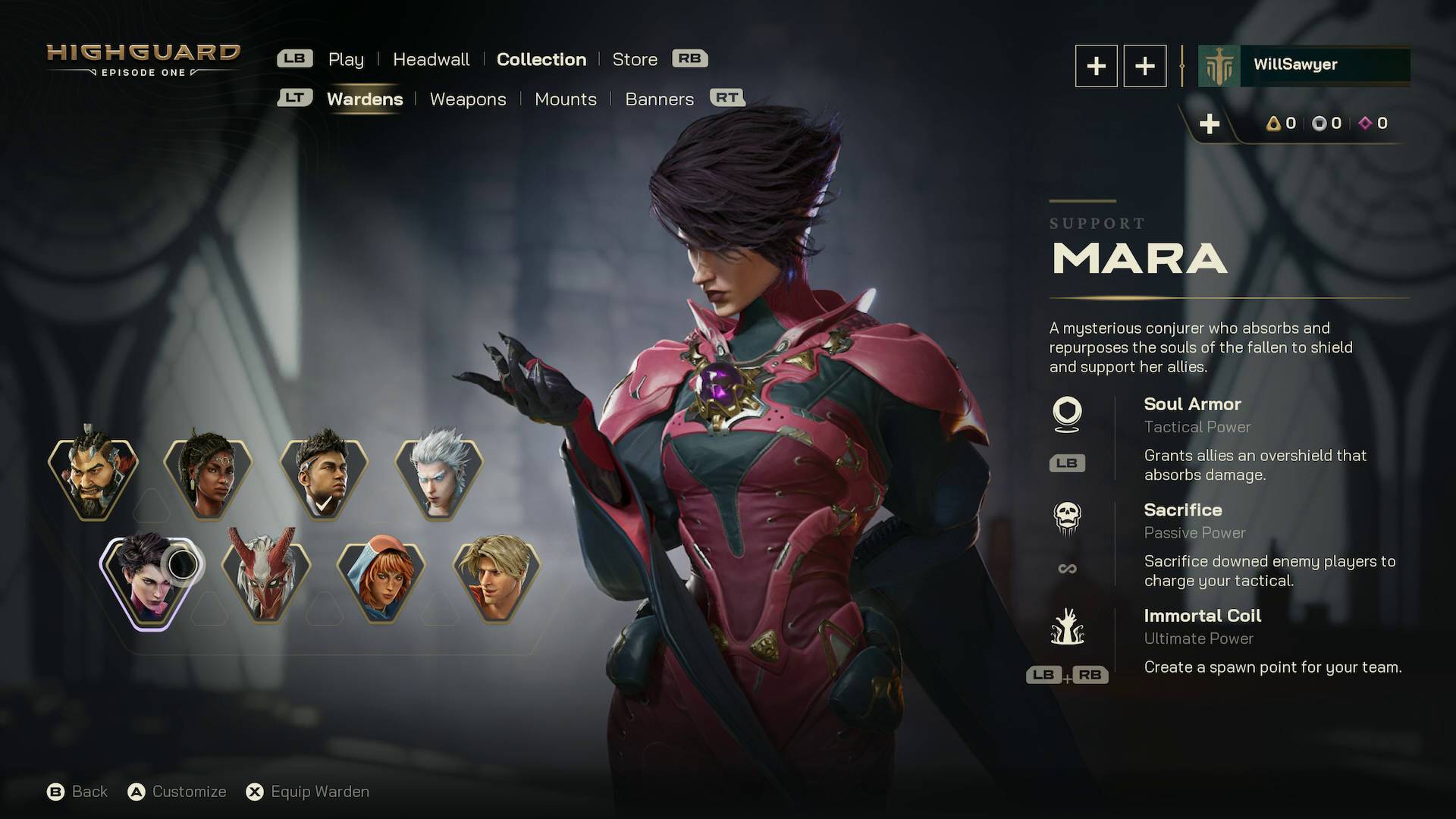Click the leftmost plus button near the profile
1456x819 pixels.
point(1096,66)
